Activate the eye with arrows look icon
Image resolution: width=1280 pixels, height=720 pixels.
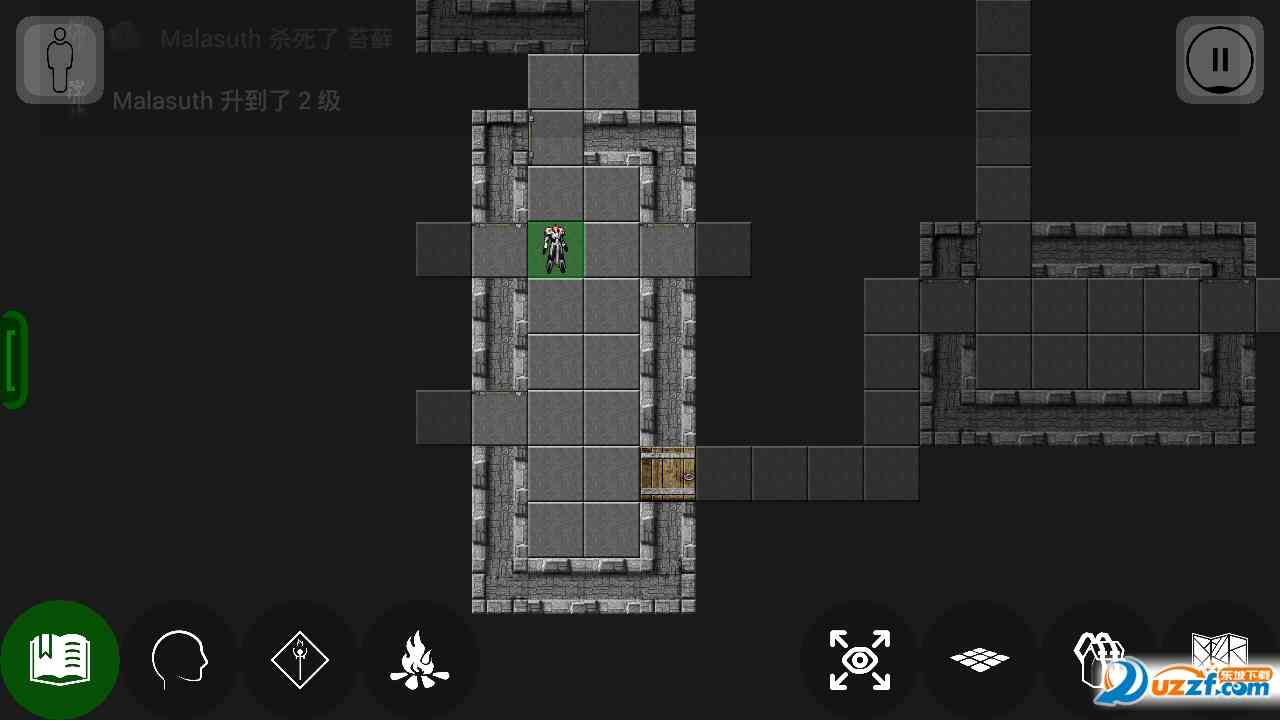pyautogui.click(x=860, y=660)
